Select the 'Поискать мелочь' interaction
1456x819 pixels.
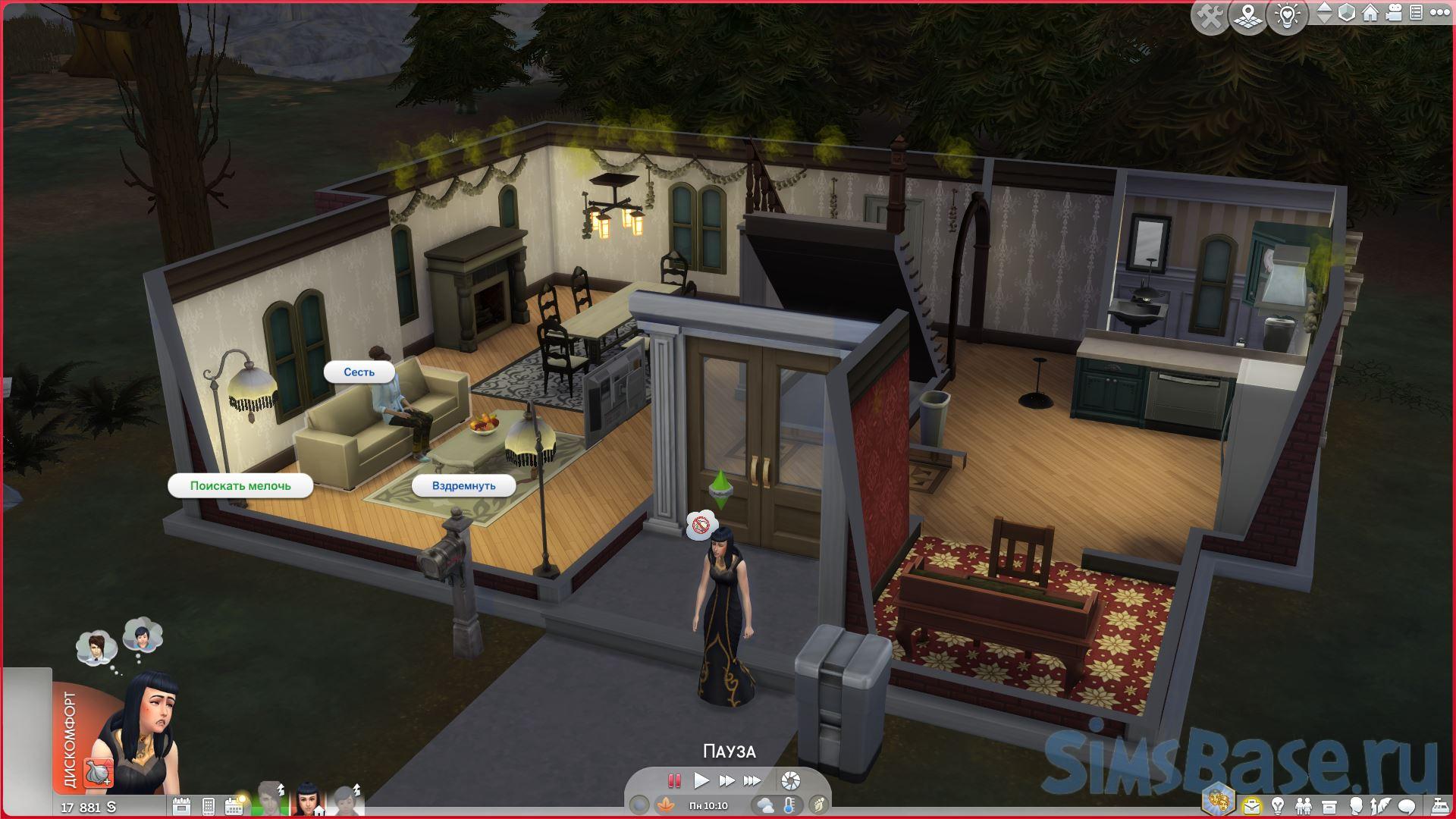coord(240,486)
